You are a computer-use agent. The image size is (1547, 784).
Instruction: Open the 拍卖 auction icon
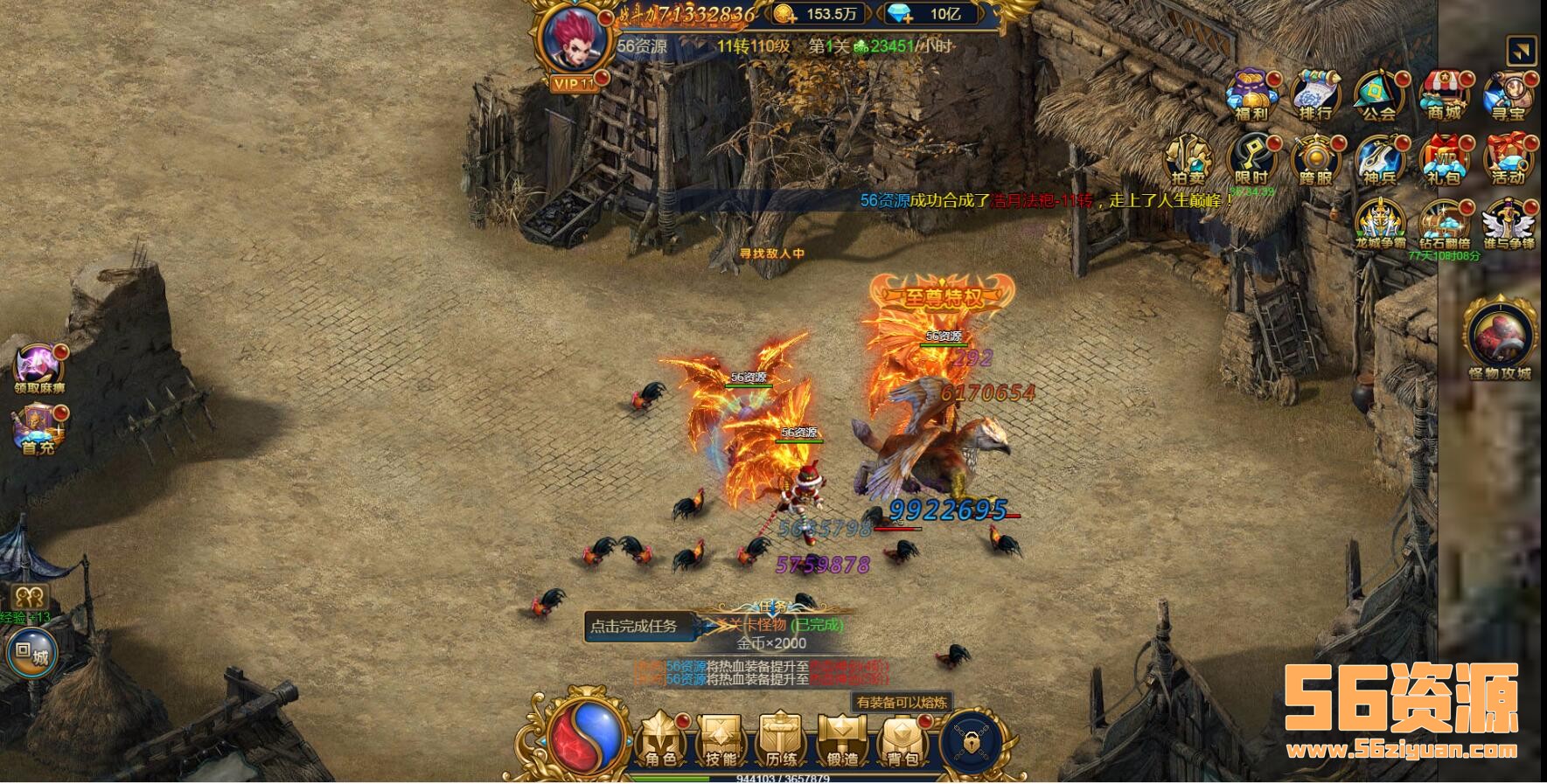[x=1187, y=160]
